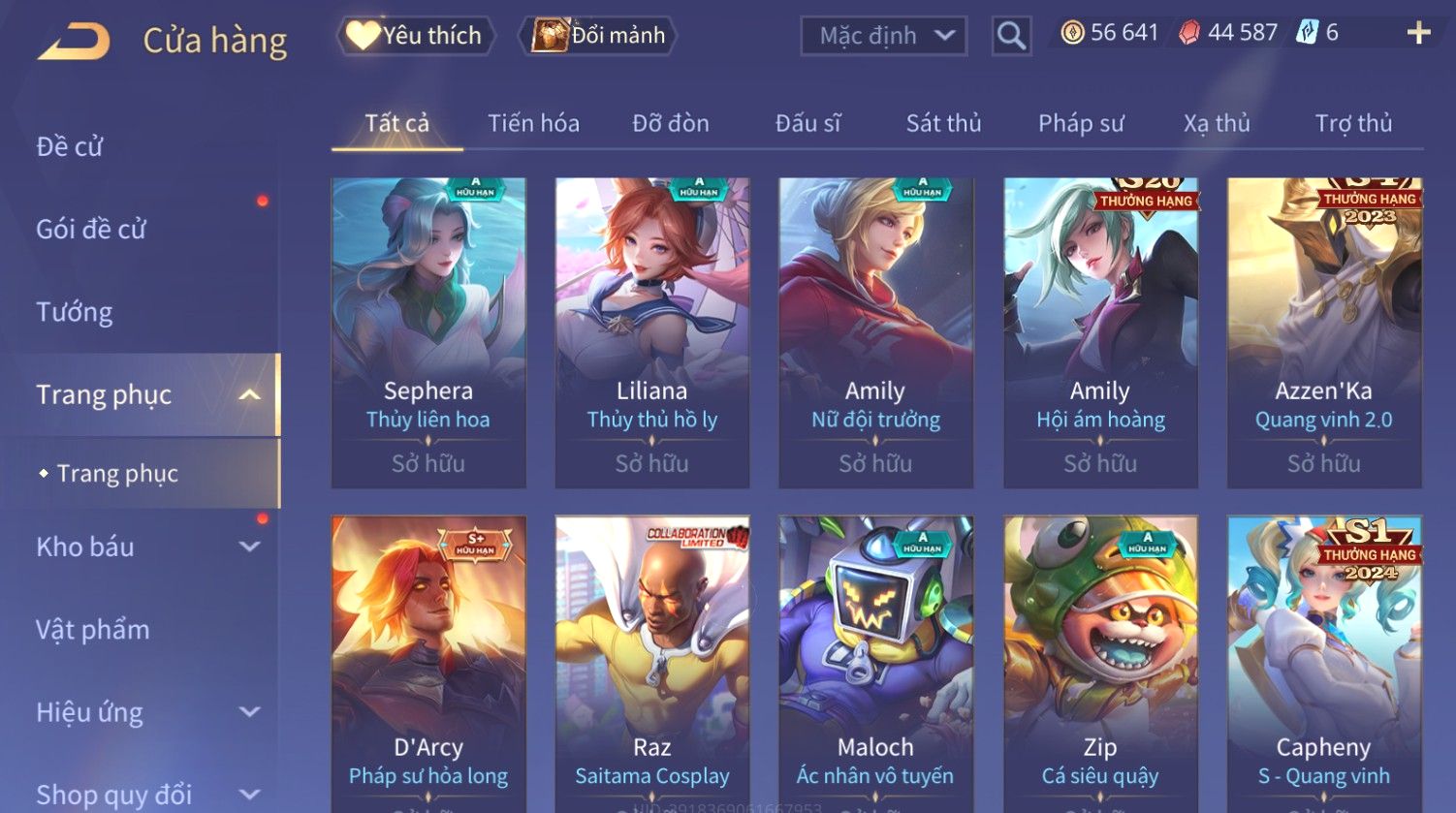Add currency with the plus button
This screenshot has height=813, width=1456.
coord(1418,34)
